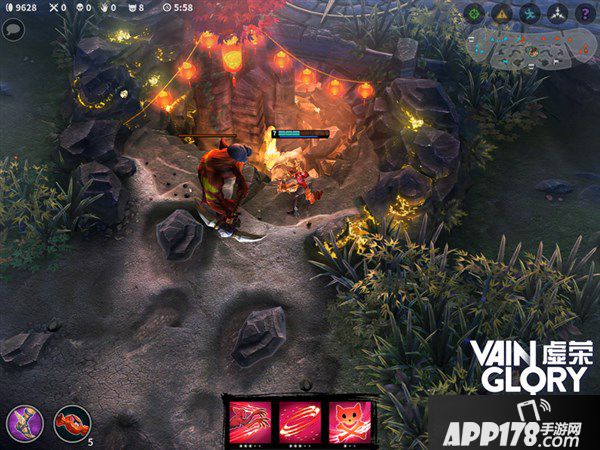This screenshot has height=450, width=600.
Task: Open the gold coin shop counter
Action: [18, 8]
